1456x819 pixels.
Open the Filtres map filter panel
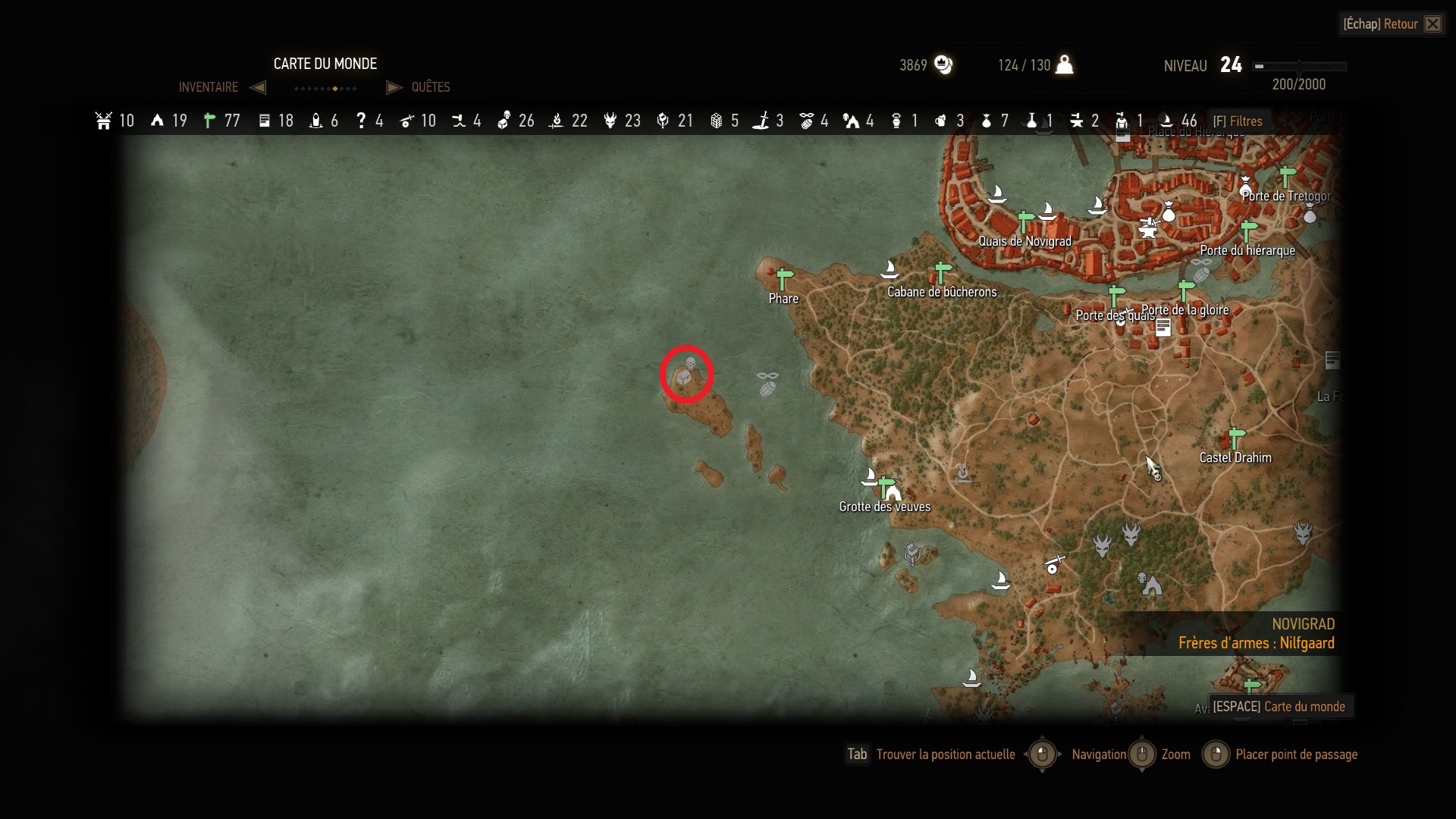point(1237,121)
